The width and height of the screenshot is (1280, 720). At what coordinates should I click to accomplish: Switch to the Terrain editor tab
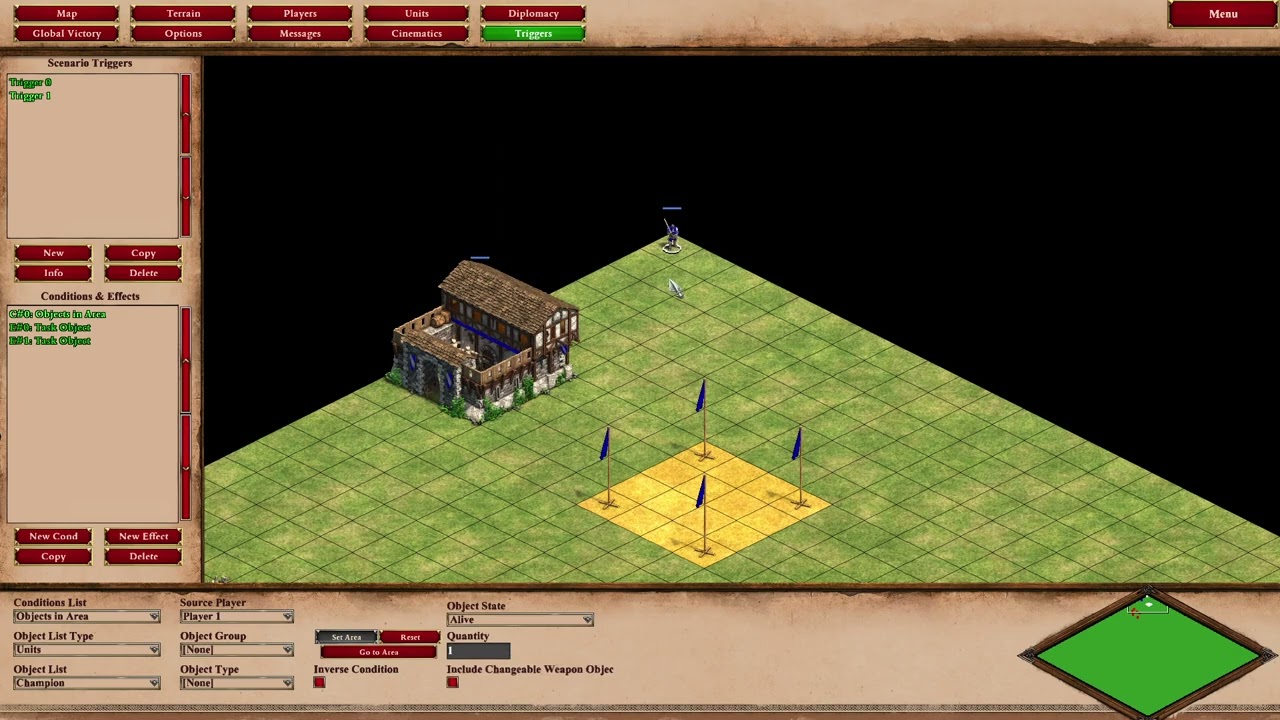[183, 13]
